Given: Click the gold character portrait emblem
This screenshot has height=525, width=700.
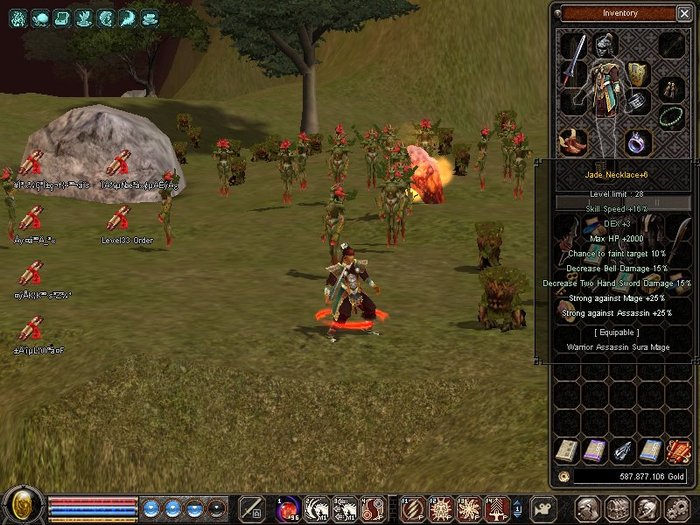Looking at the screenshot, I should coord(22,504).
